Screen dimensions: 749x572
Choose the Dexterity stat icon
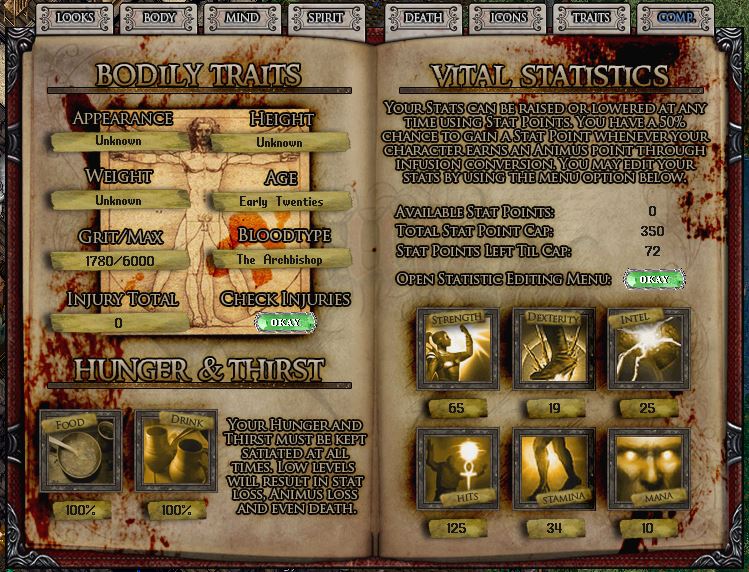552,349
